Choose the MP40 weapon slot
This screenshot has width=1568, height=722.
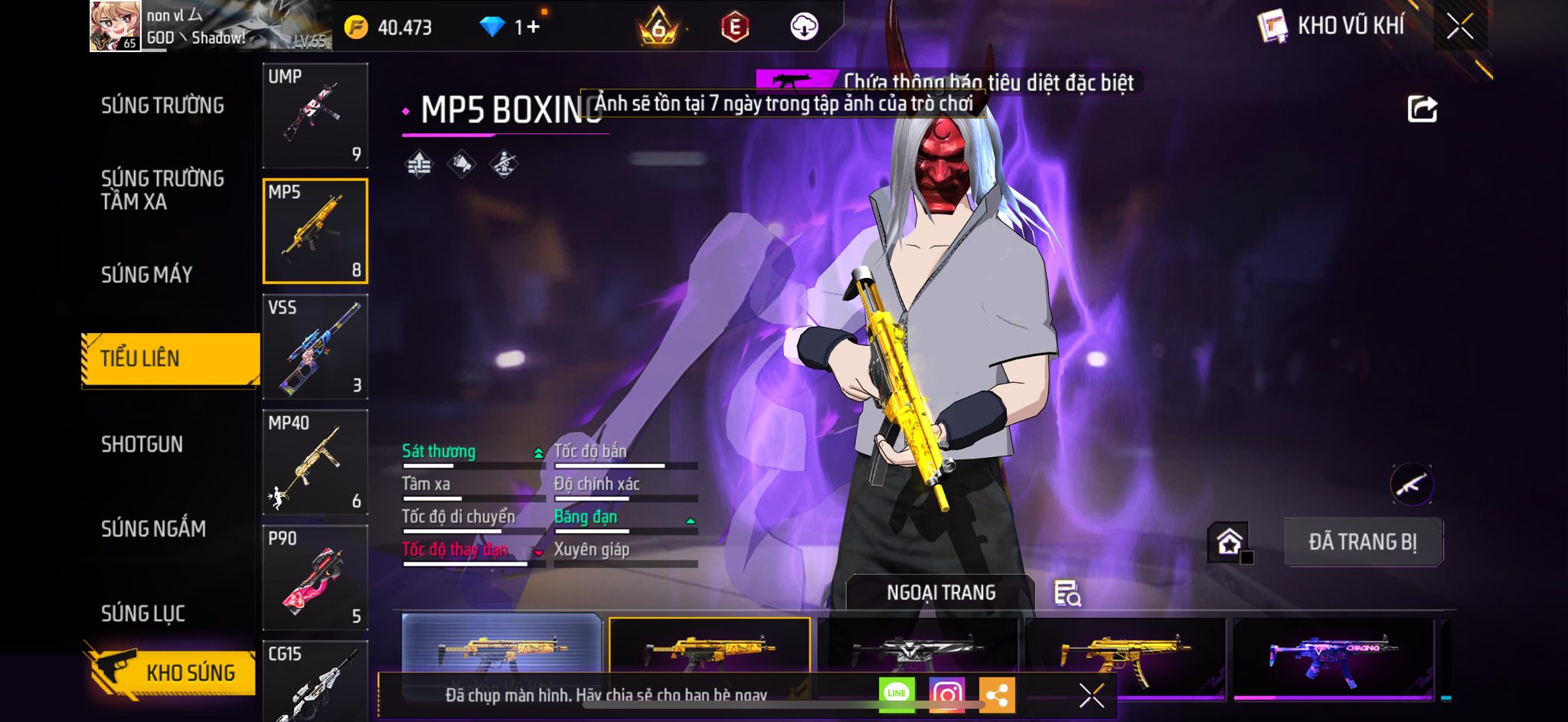(x=315, y=462)
